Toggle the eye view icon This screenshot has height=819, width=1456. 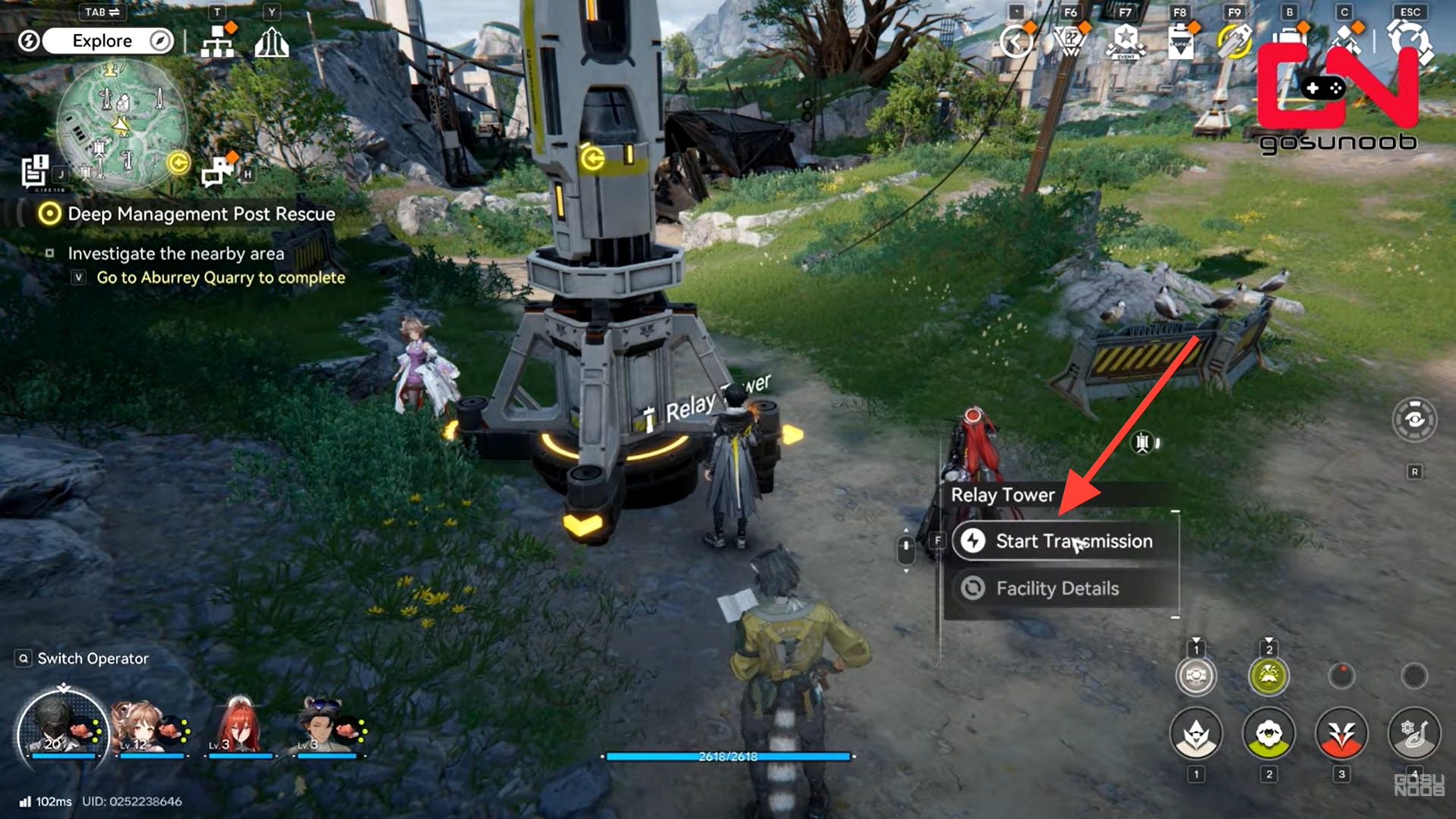point(1414,419)
